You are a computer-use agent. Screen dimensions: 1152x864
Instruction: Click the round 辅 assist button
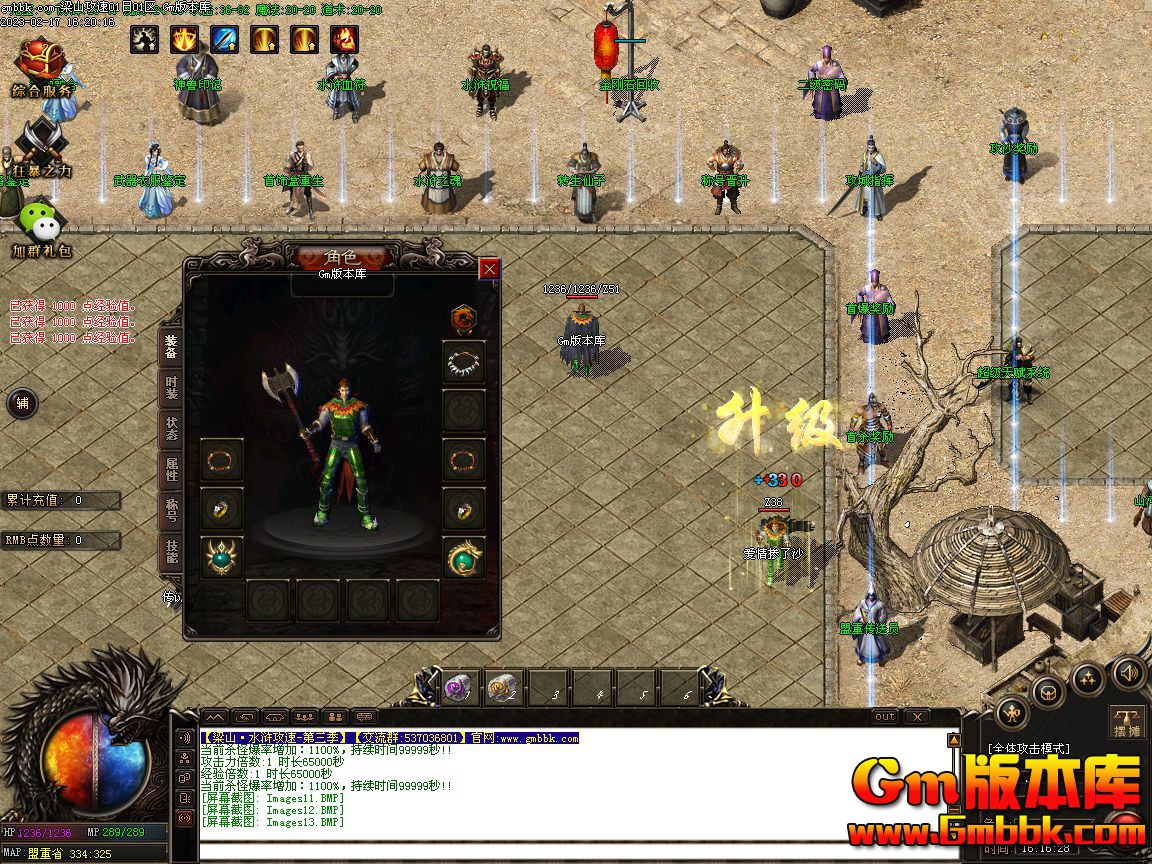pos(22,404)
